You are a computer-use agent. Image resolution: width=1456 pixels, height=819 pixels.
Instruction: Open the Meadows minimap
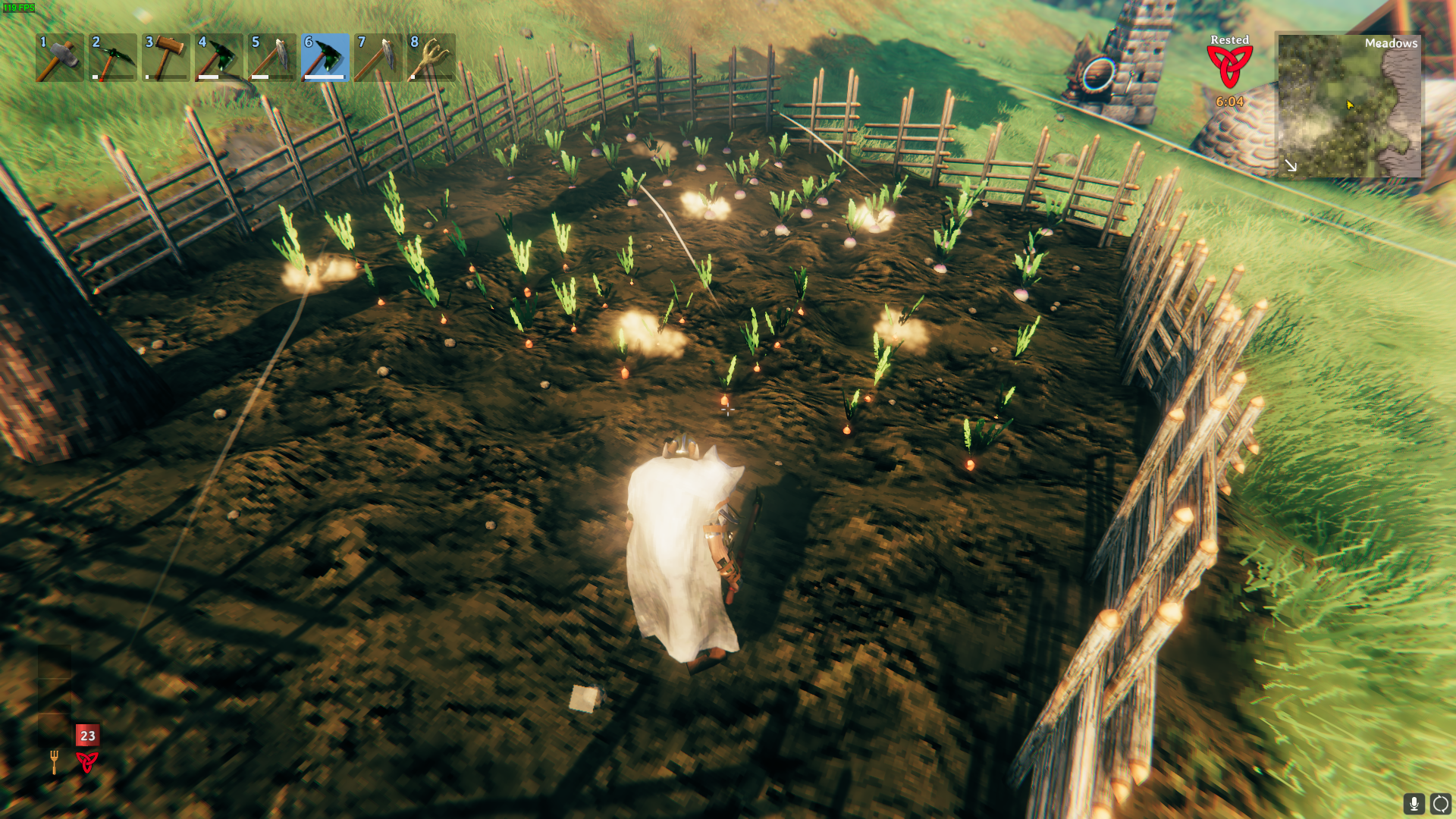[x=1348, y=105]
